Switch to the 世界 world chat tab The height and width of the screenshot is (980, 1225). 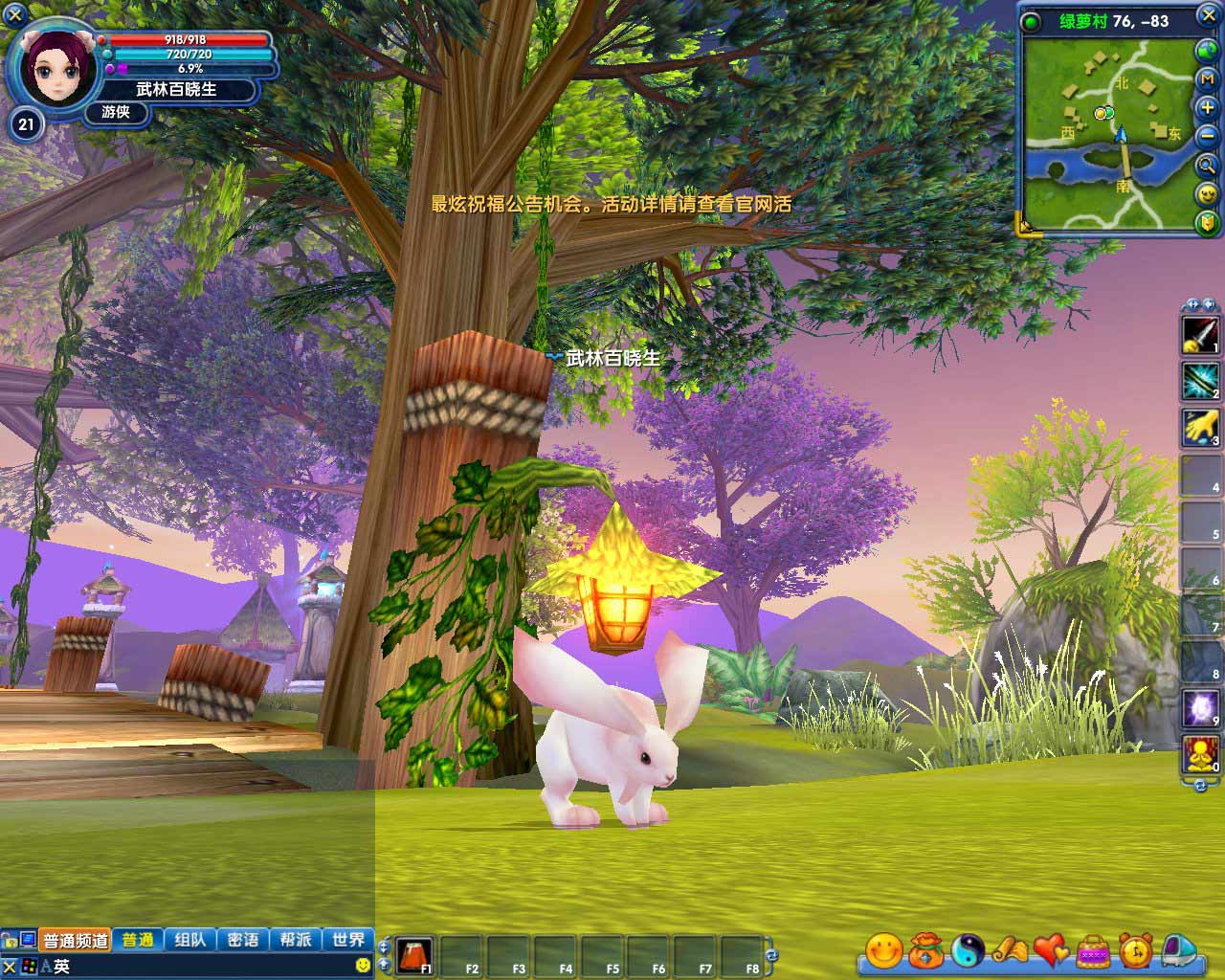coord(348,940)
